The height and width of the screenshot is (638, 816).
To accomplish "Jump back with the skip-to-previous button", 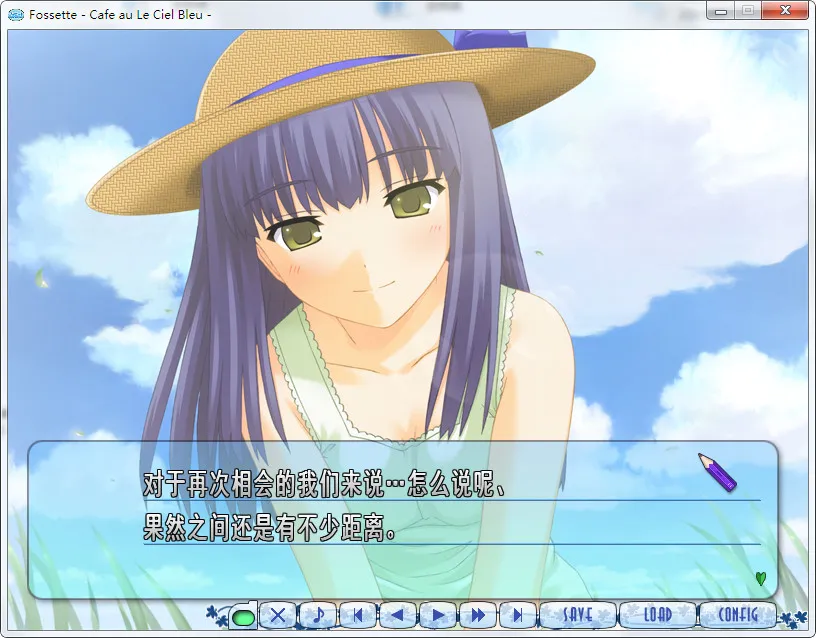I will 358,615.
